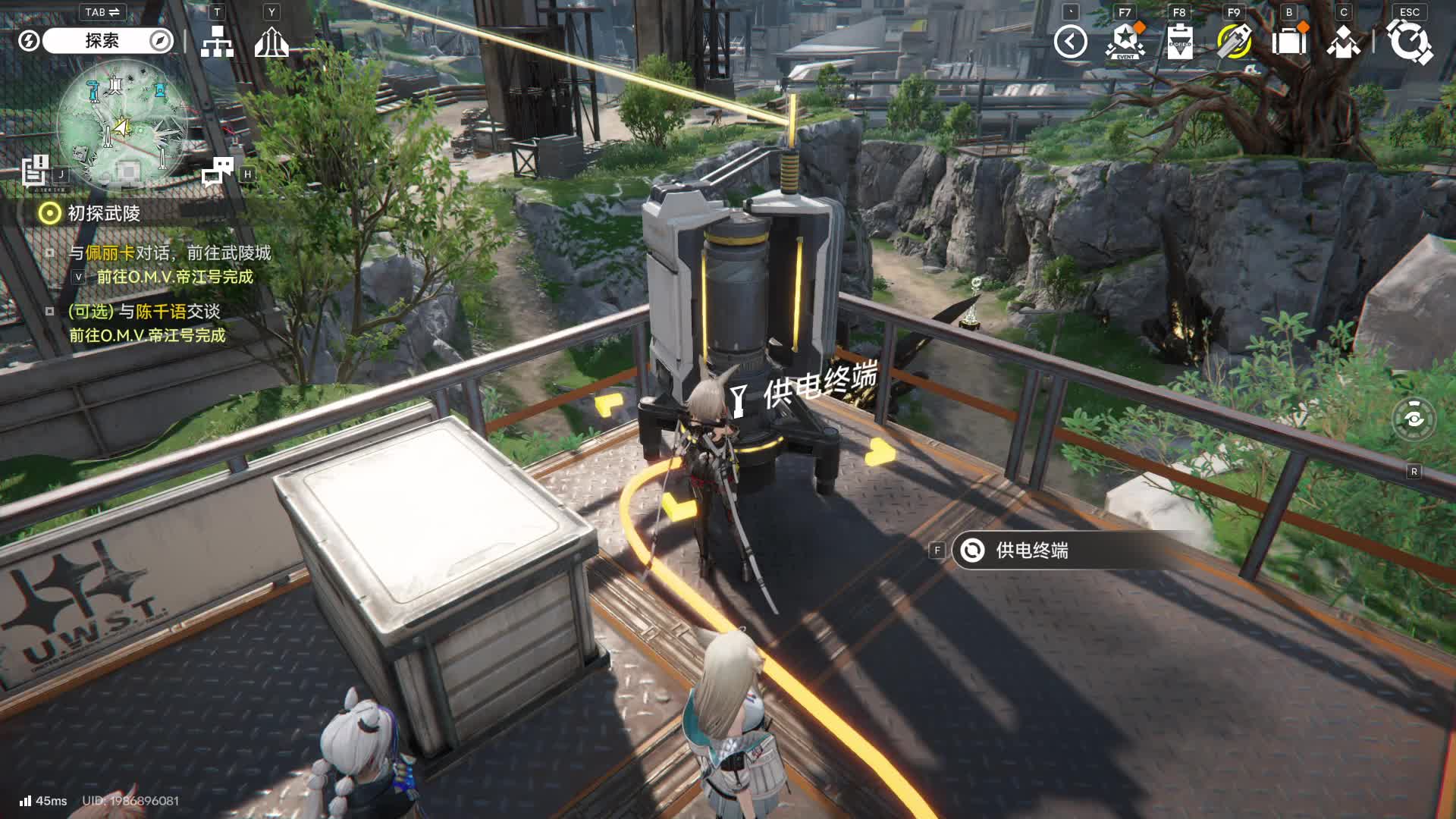
Task: Open the minimap
Action: [123, 127]
